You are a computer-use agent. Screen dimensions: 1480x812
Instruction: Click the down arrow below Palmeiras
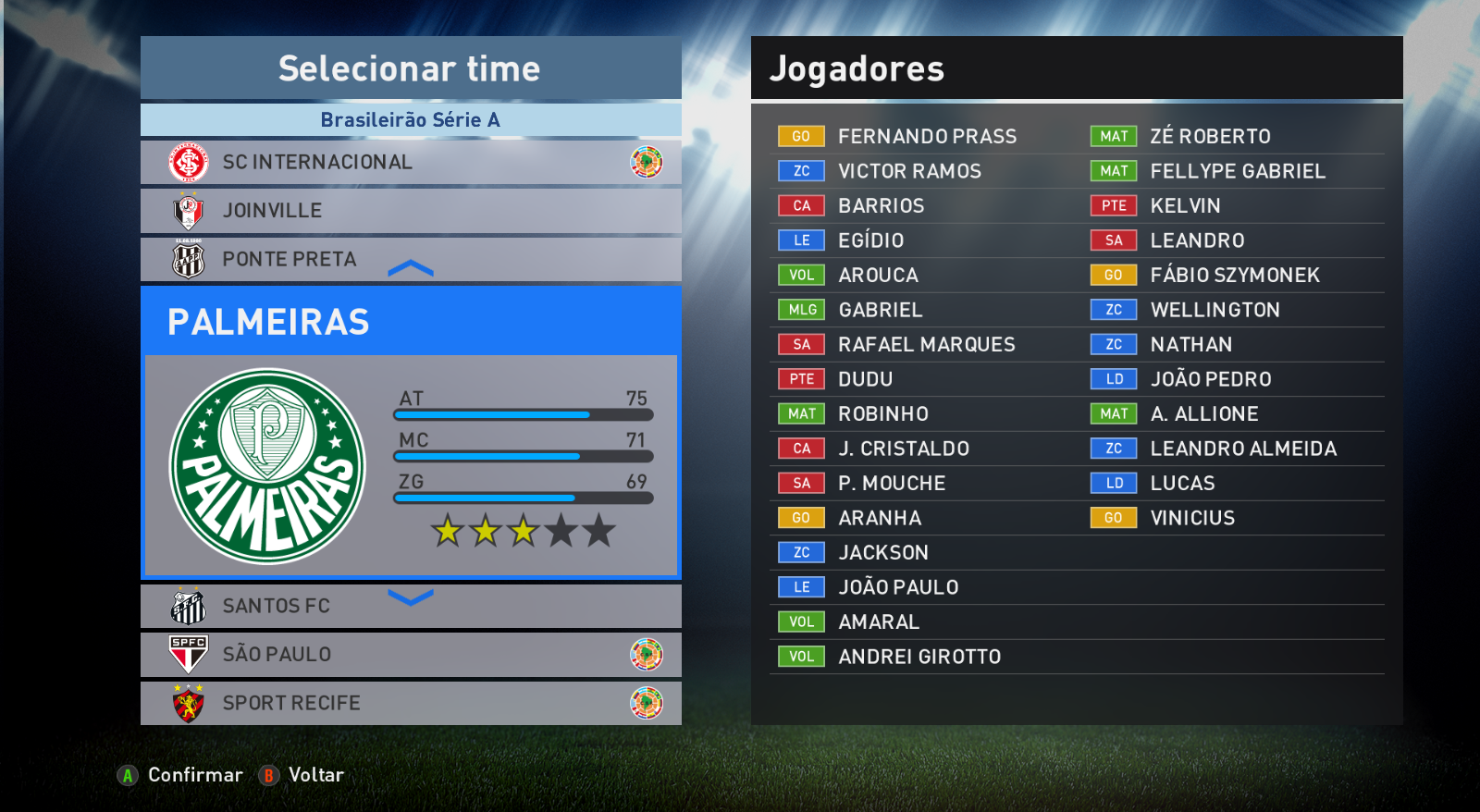point(411,597)
